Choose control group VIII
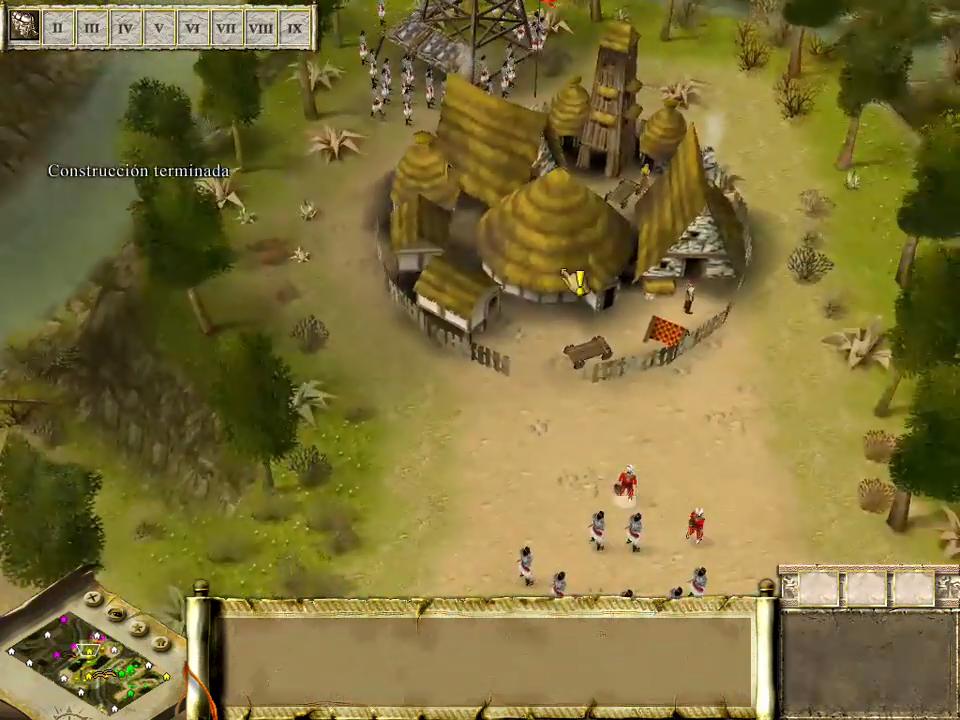Image resolution: width=960 pixels, height=720 pixels. 261,27
